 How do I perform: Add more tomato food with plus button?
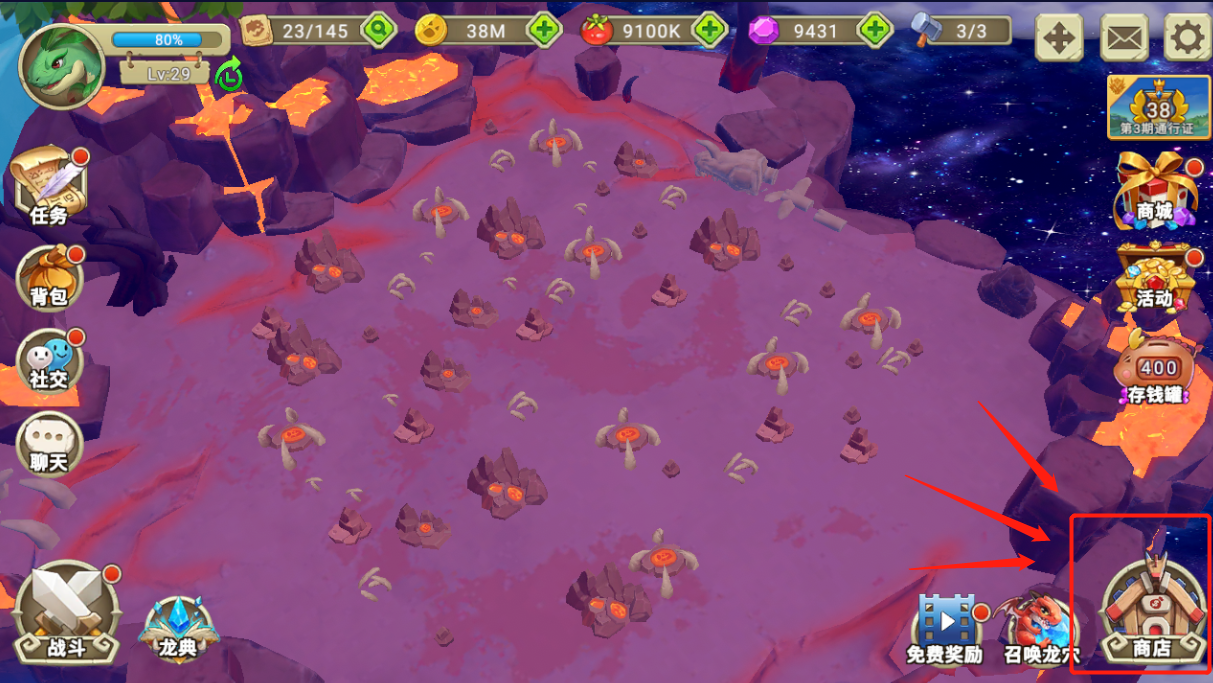709,30
